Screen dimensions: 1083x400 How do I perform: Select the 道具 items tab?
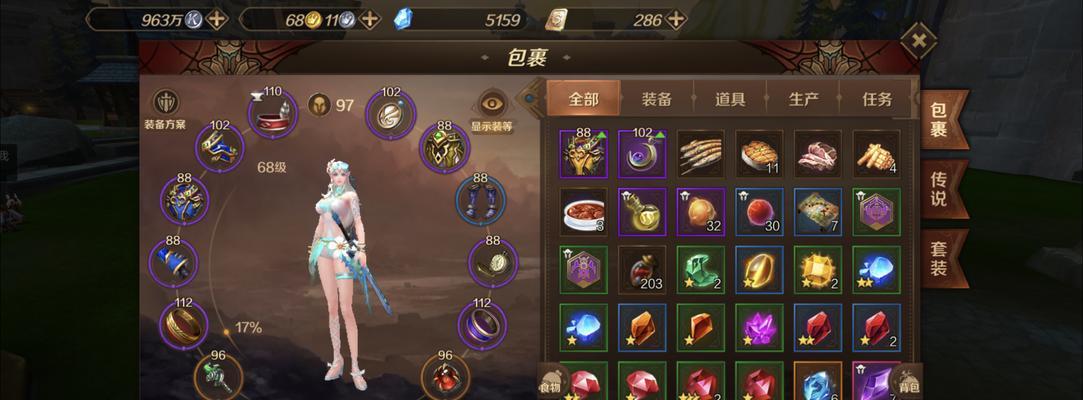(730, 99)
